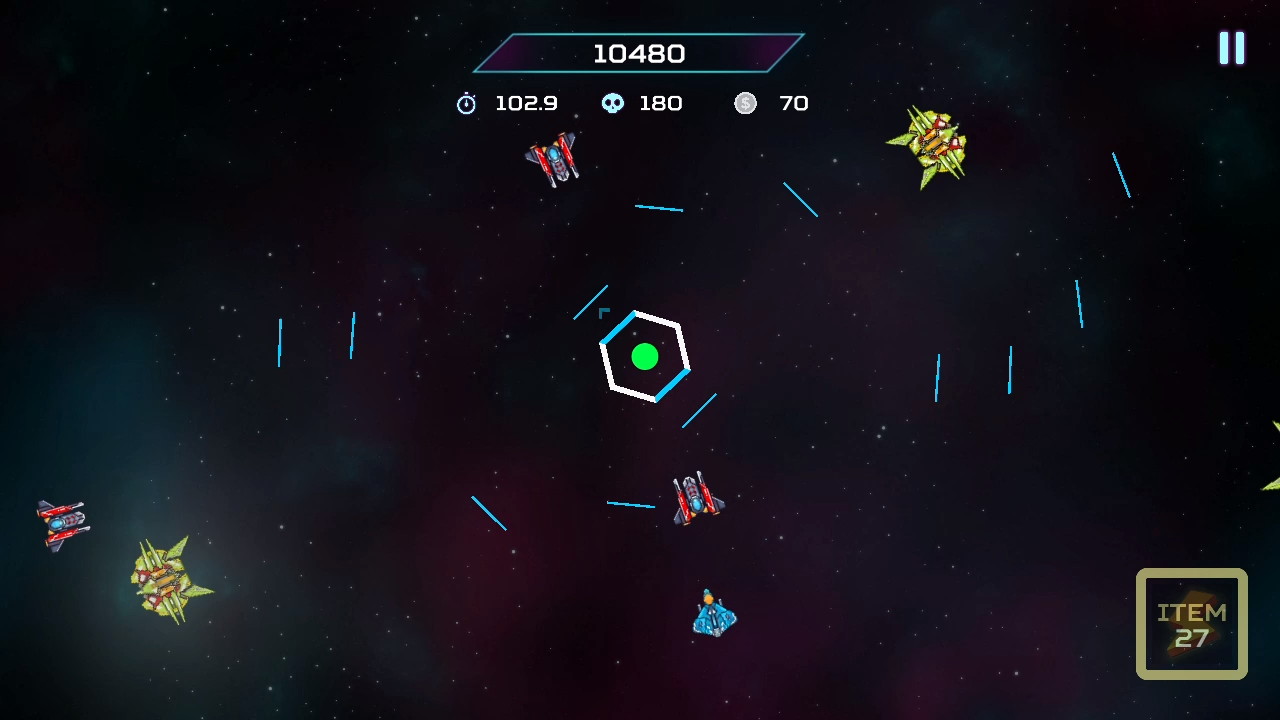Click the score banner showing 10480
Image resolution: width=1280 pixels, height=720 pixels.
tap(638, 54)
